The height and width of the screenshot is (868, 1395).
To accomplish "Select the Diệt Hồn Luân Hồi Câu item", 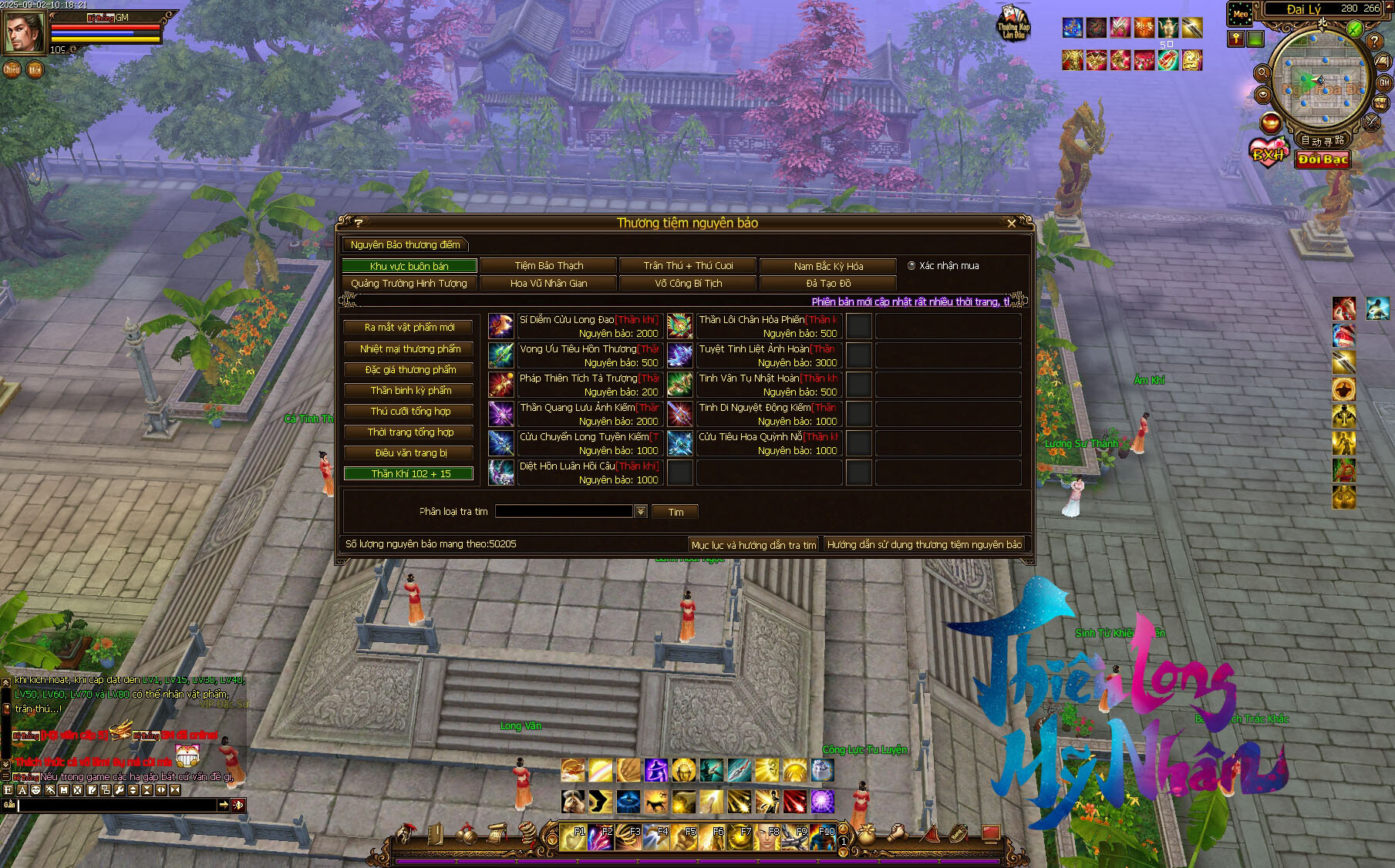I will (588, 473).
